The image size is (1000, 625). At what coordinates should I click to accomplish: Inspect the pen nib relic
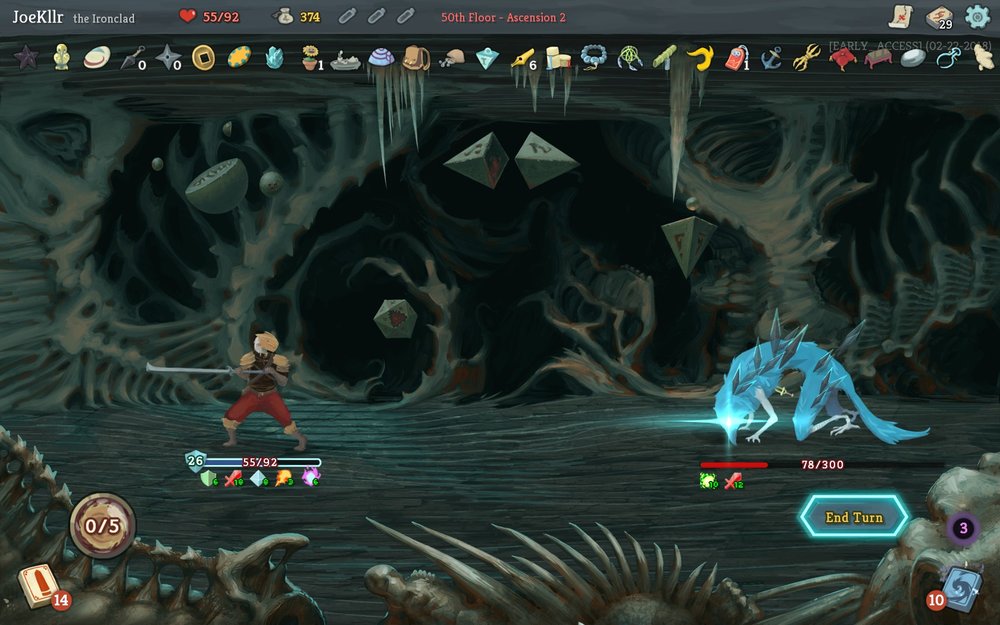[522, 58]
